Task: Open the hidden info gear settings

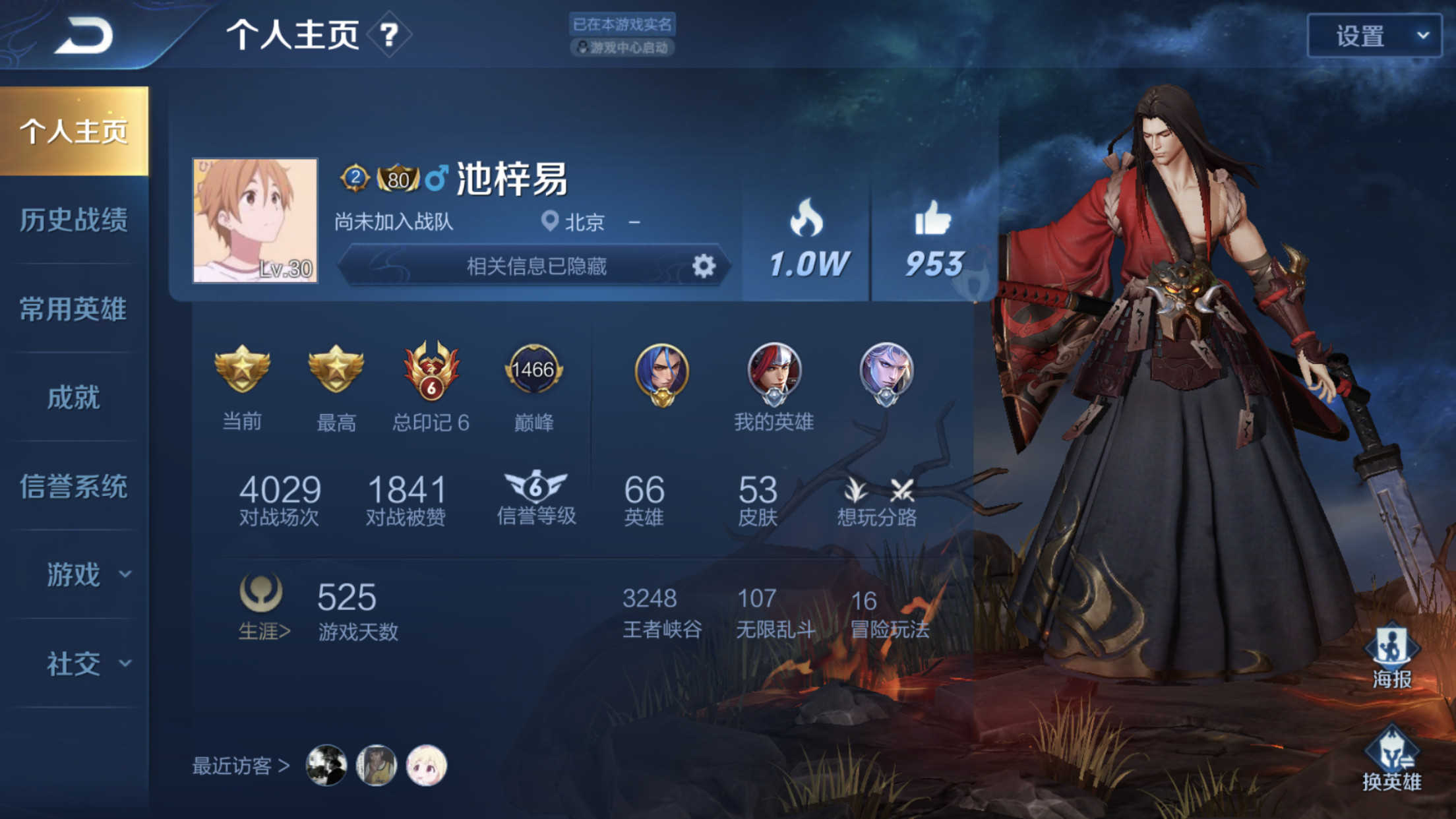Action: click(x=704, y=266)
